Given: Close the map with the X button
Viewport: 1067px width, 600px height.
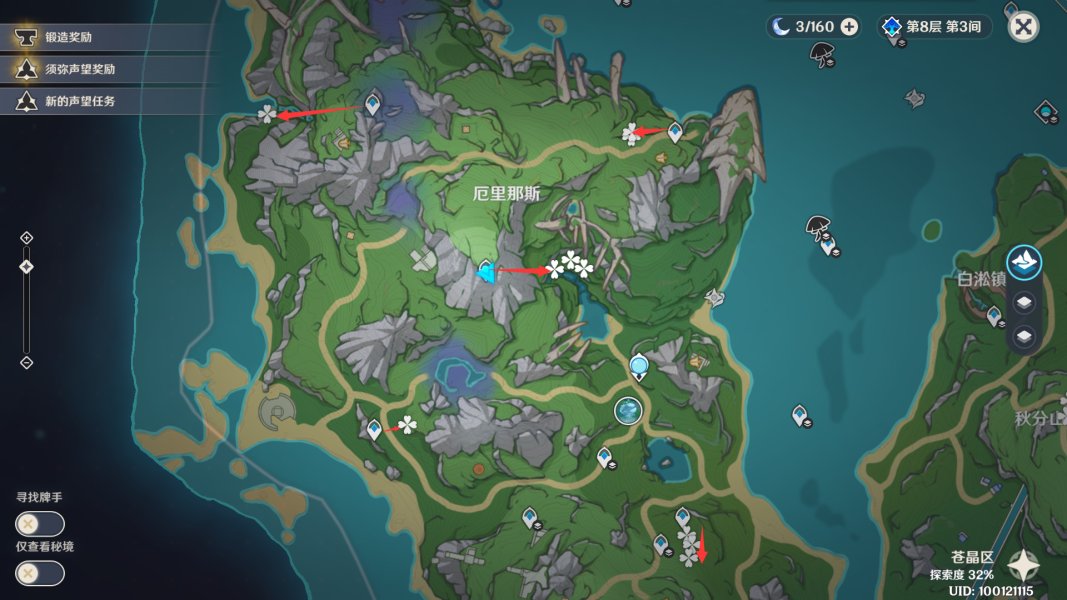Looking at the screenshot, I should [1023, 27].
